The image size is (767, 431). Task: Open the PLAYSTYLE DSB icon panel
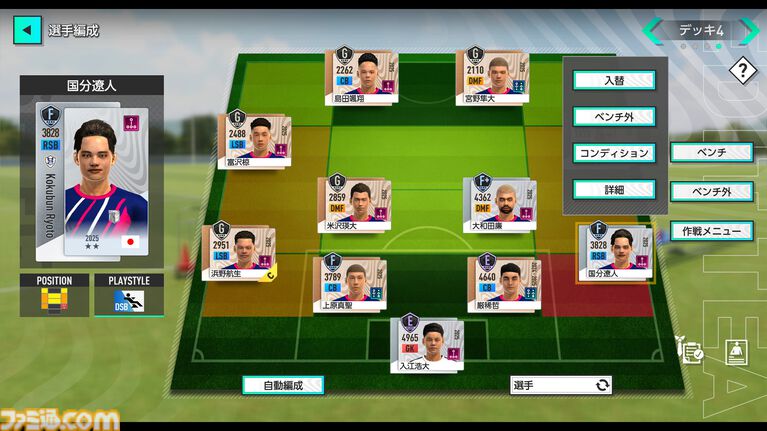[x=129, y=300]
